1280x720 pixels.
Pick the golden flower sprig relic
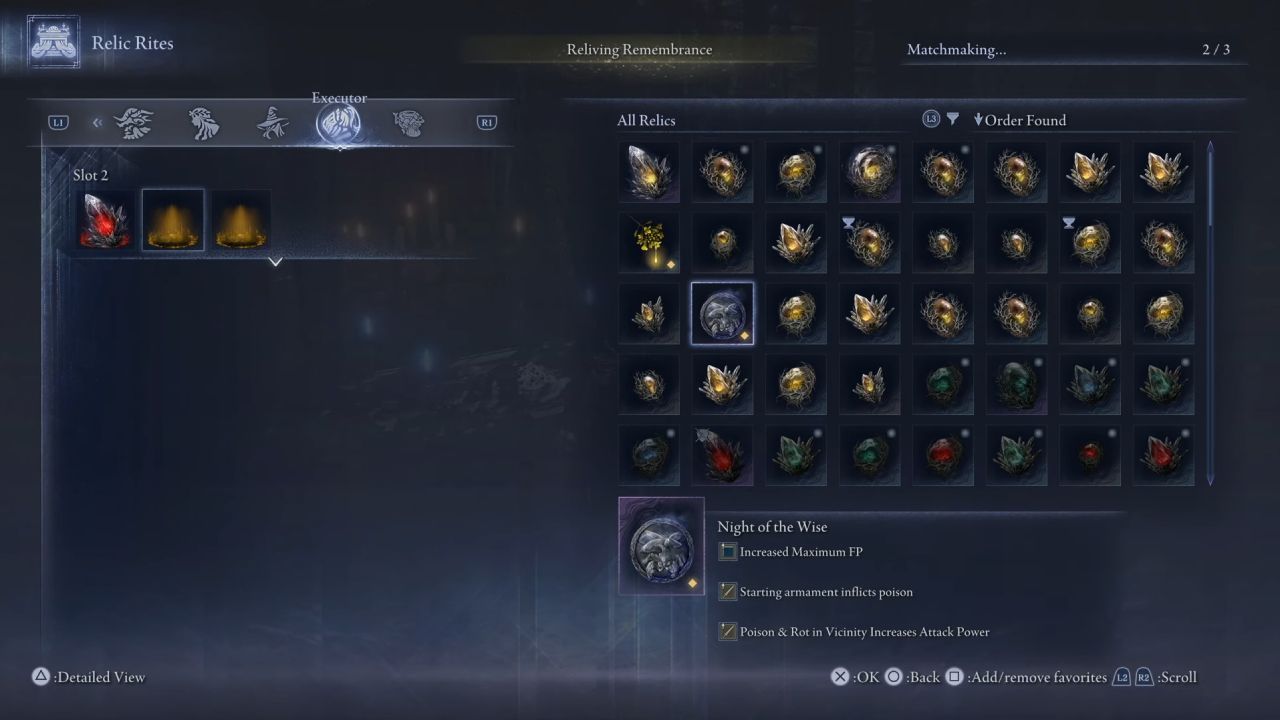(x=648, y=242)
